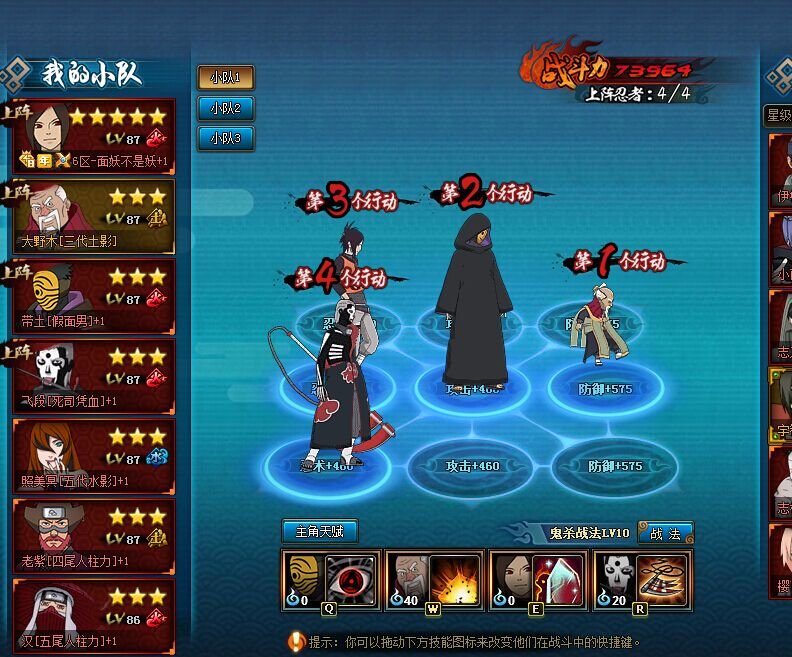Select the 小队1 squad tab
Viewport: 792px width, 657px height.
(x=226, y=78)
